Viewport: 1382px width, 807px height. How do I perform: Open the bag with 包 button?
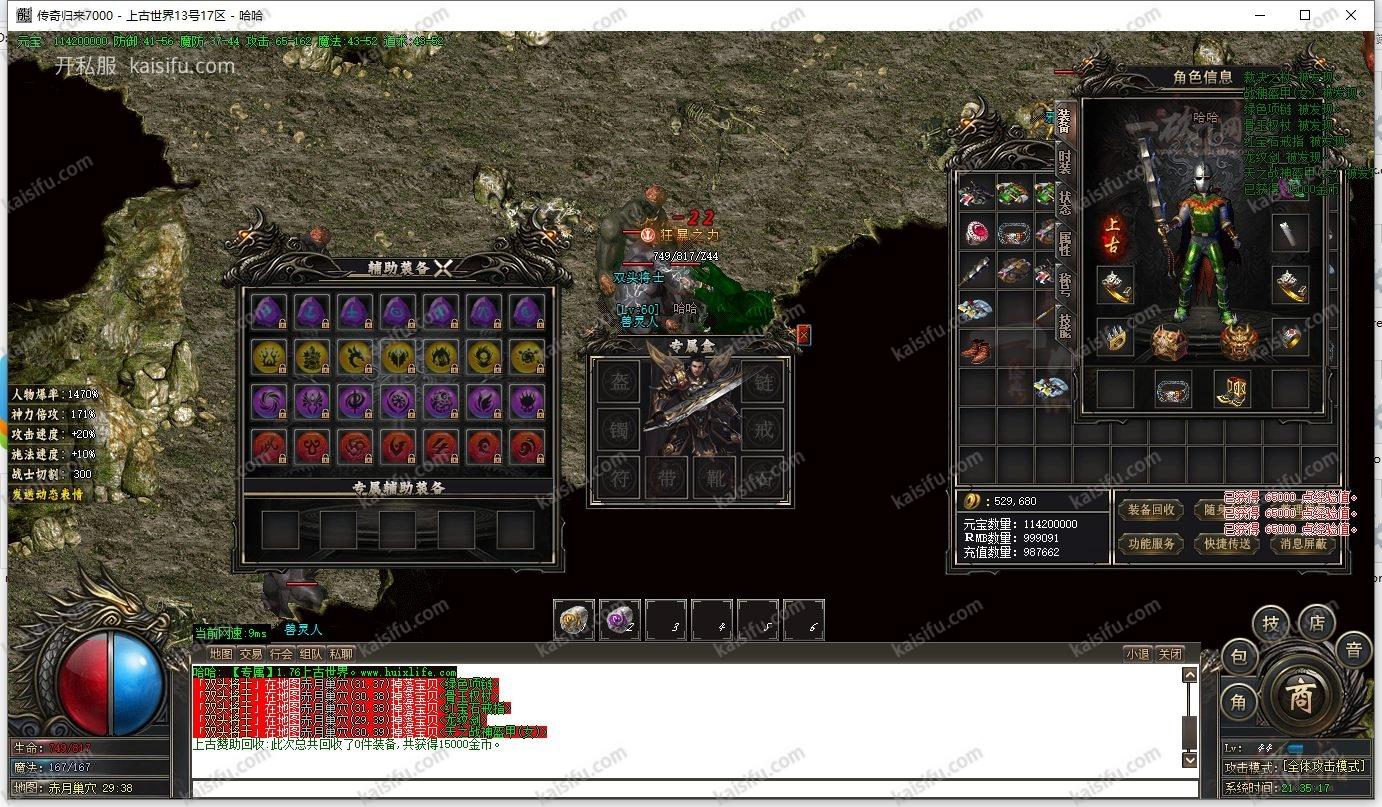(1238, 657)
